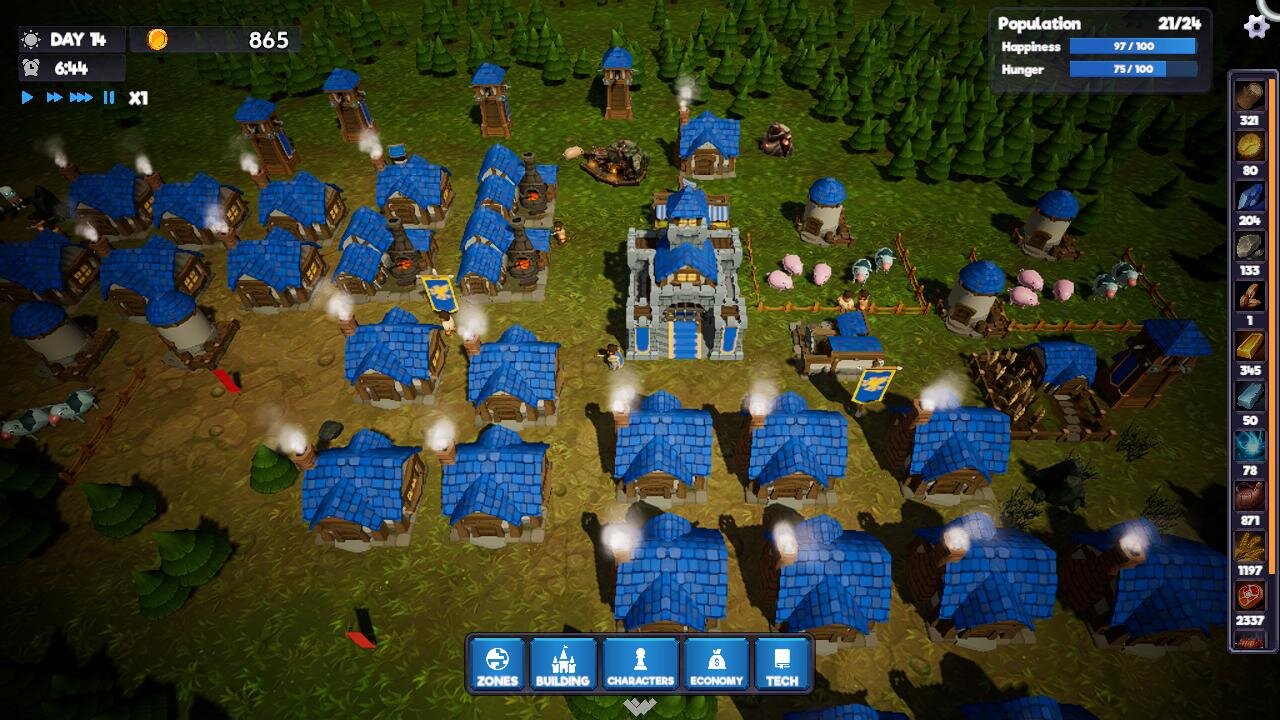Expand the bottom panel using the chevron arrow
The image size is (1280, 720).
639,703
